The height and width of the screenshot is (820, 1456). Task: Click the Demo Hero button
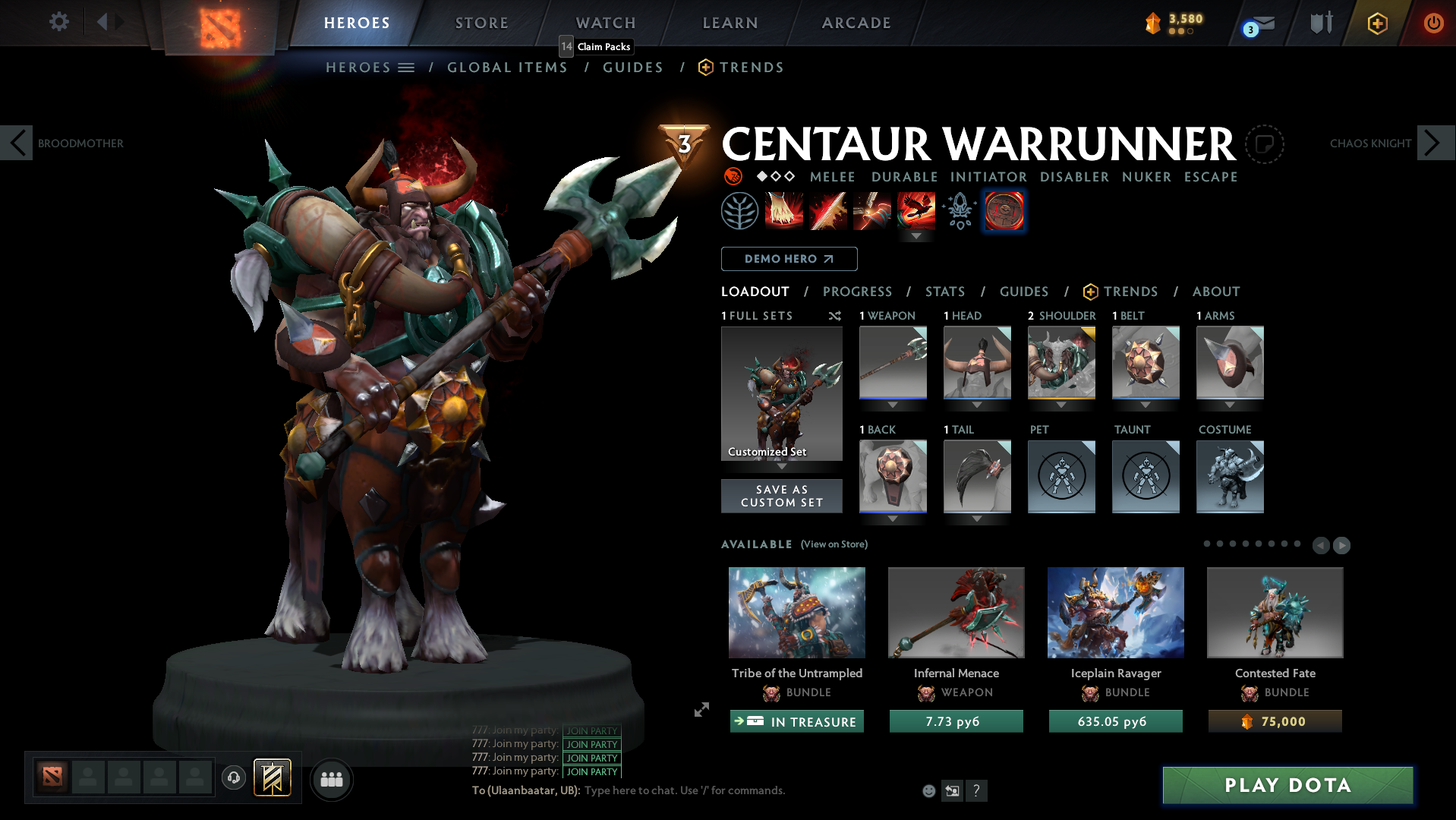pos(788,259)
